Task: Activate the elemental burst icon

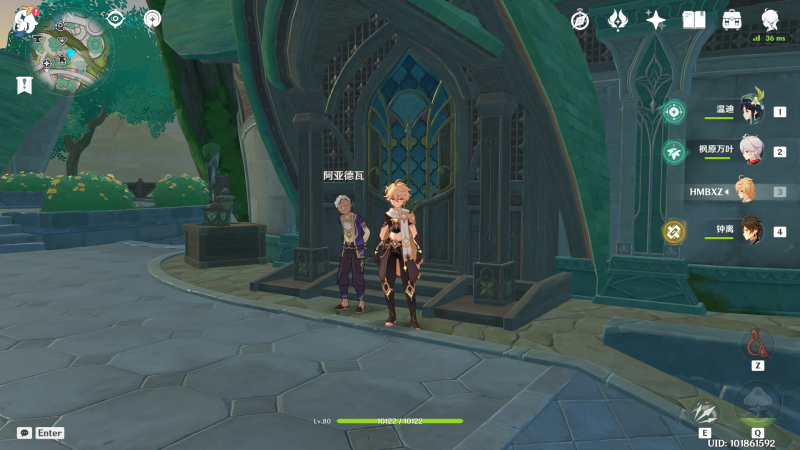Action: tap(757, 403)
